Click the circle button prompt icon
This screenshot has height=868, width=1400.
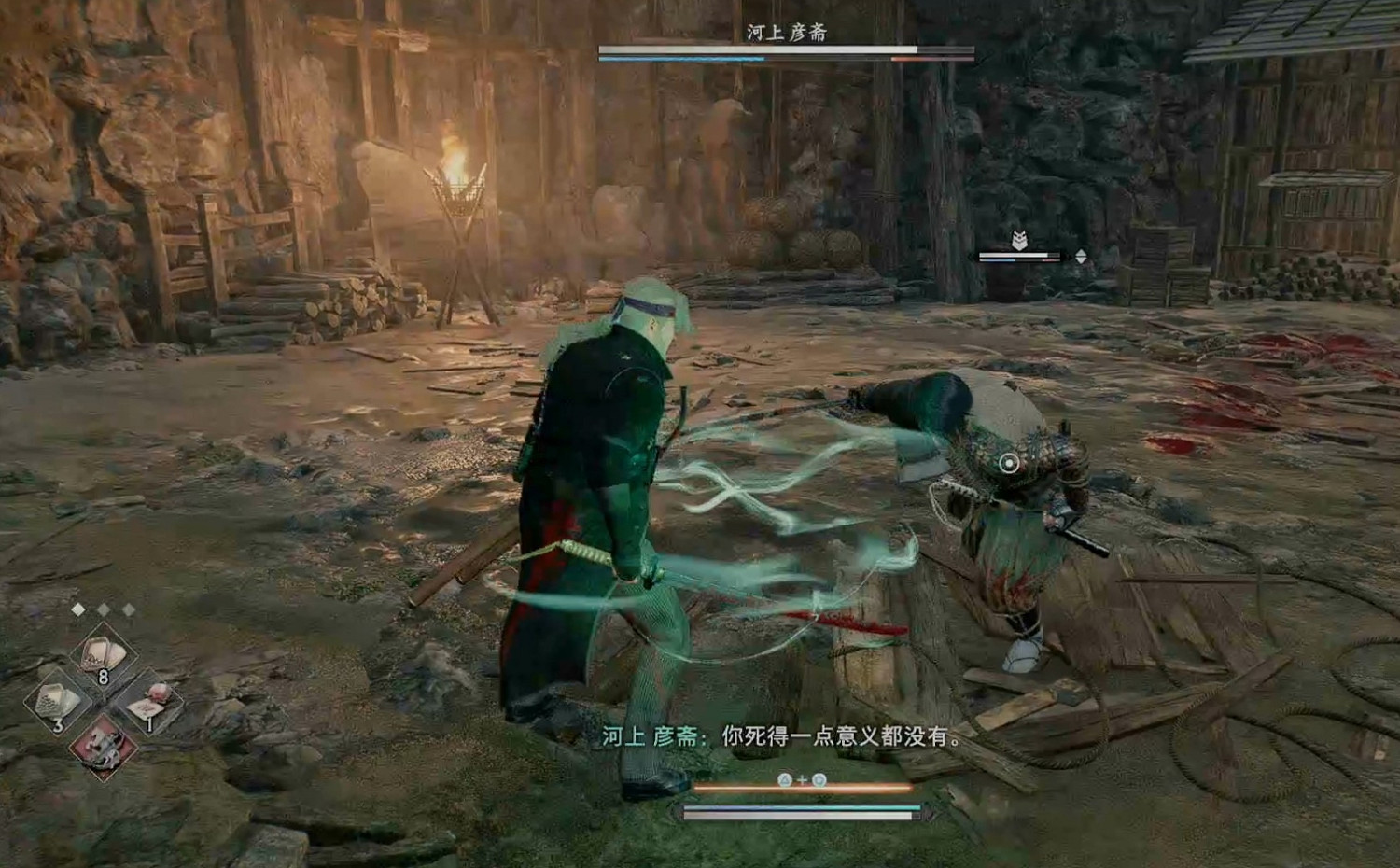819,779
